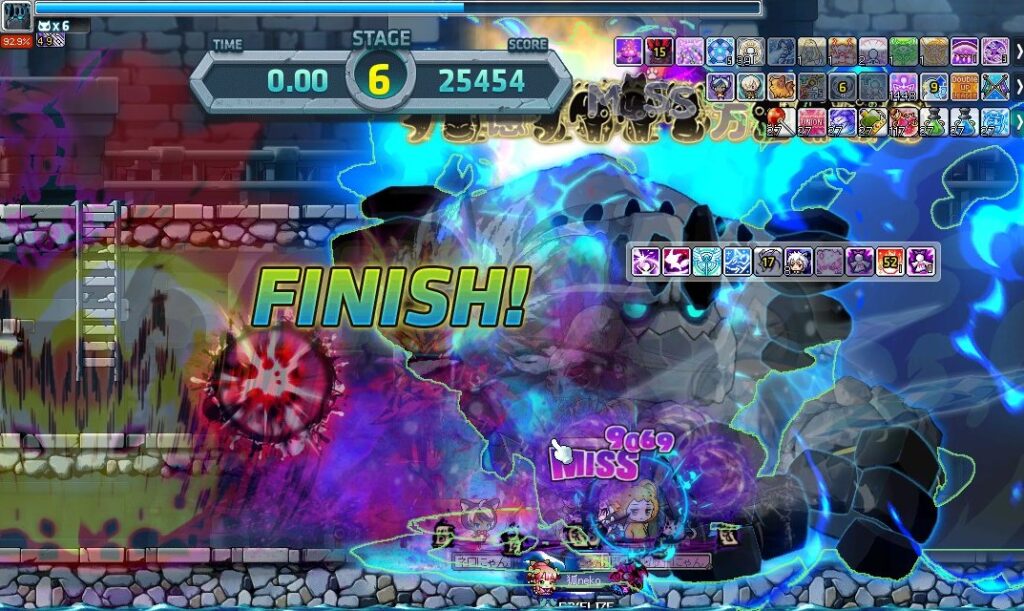Image resolution: width=1024 pixels, height=611 pixels.
Task: Select the cooldown icon showing 17
Action: tap(767, 262)
